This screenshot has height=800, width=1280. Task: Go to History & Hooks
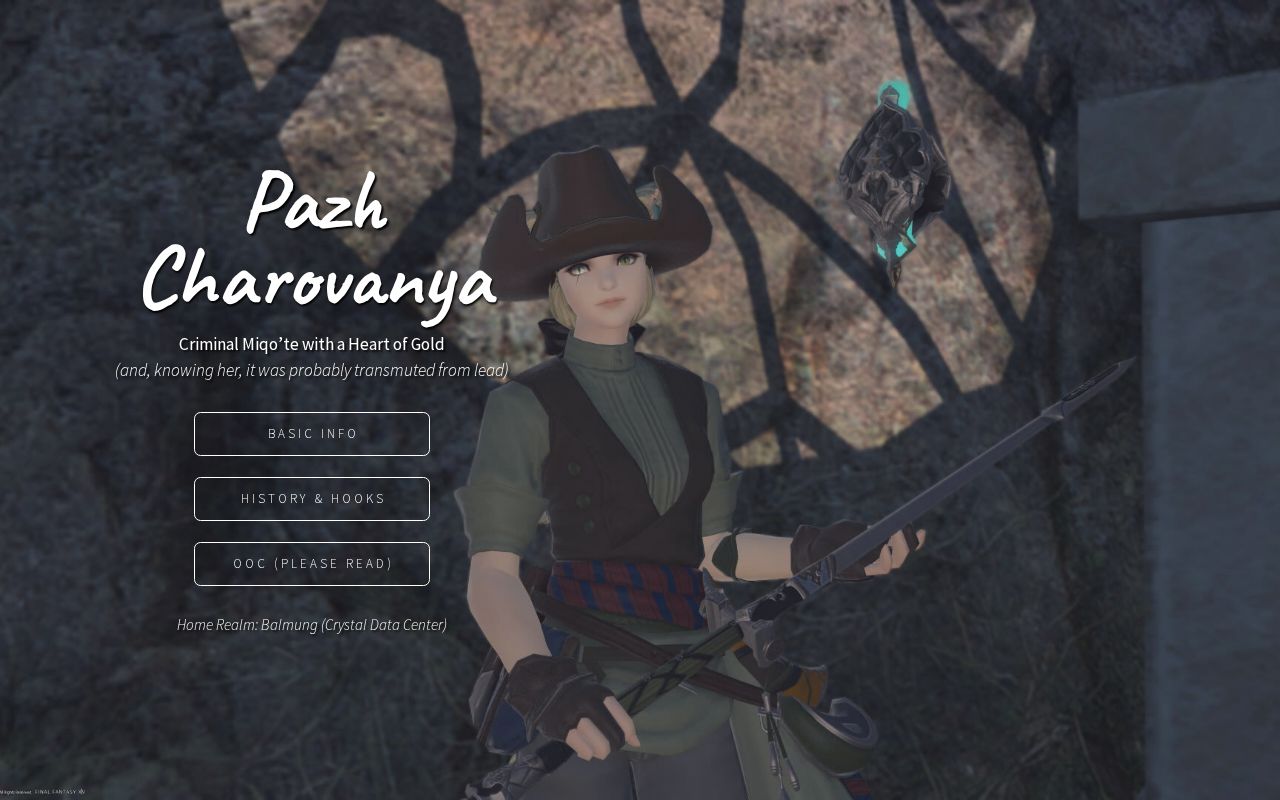312,499
